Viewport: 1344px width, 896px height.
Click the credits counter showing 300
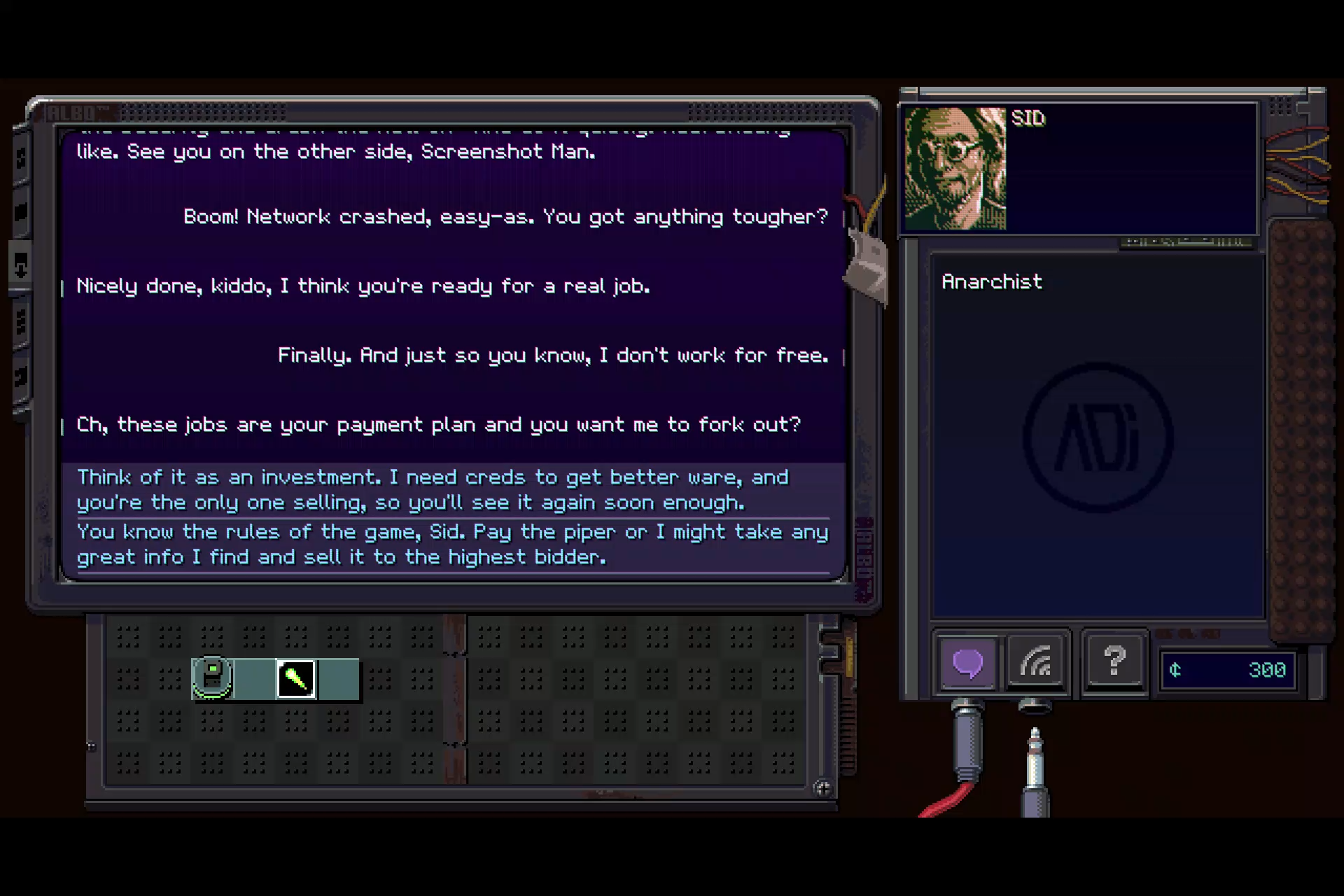[1227, 670]
